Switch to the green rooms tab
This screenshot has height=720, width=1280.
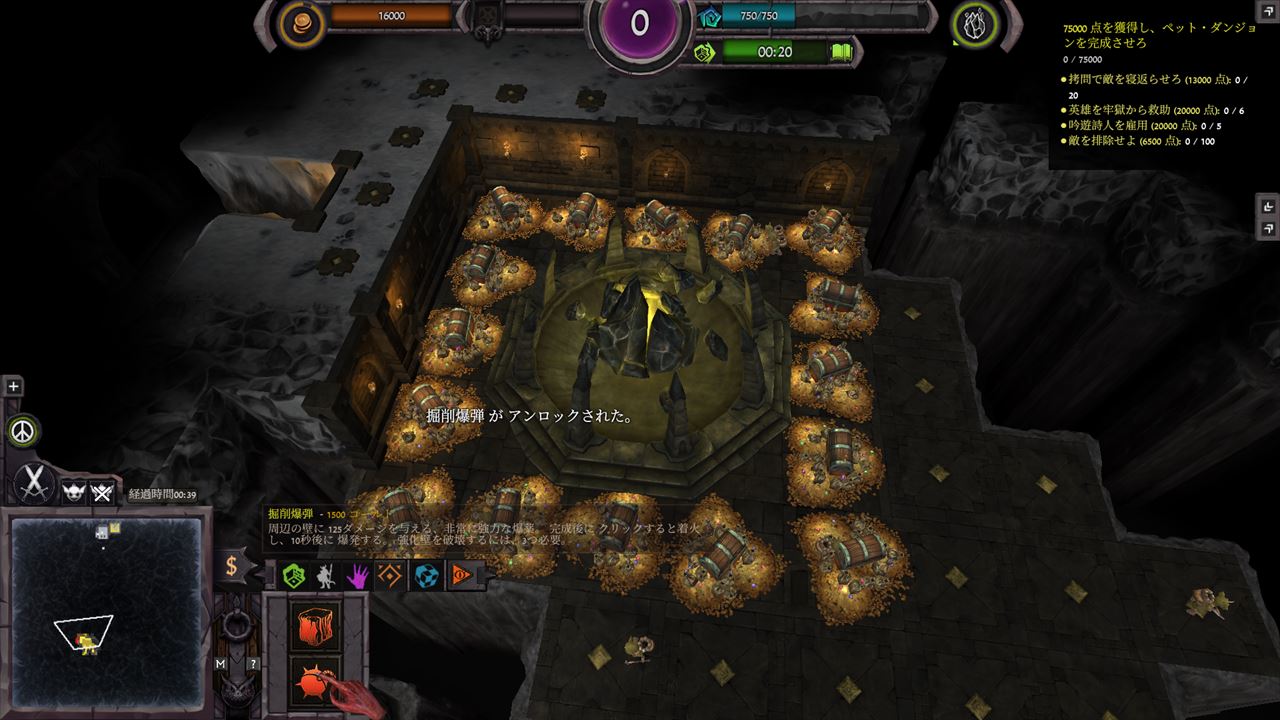click(x=293, y=575)
